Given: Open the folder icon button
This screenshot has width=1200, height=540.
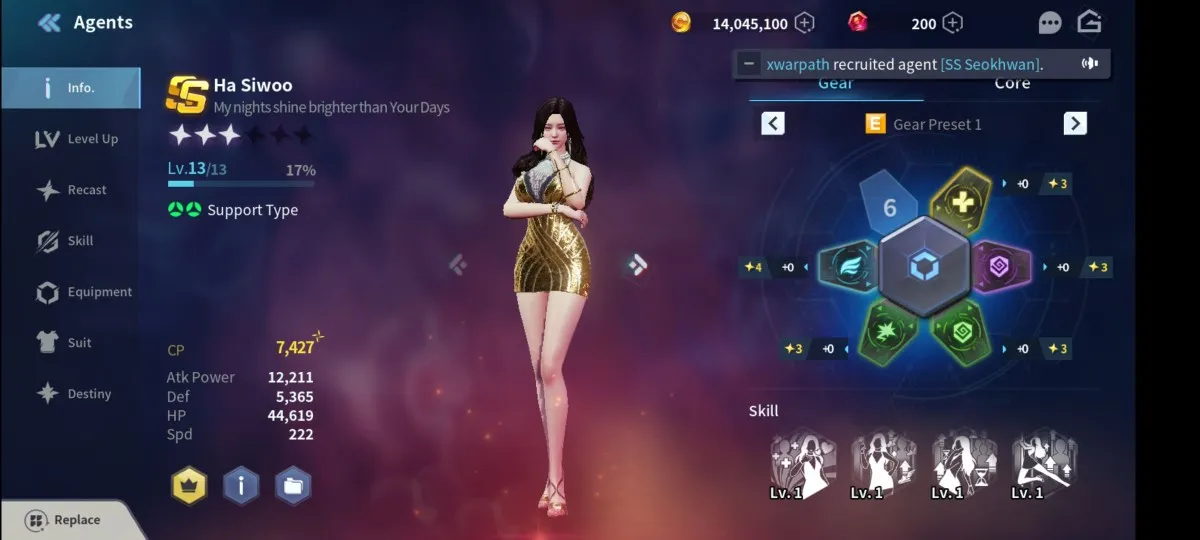Looking at the screenshot, I should [293, 486].
